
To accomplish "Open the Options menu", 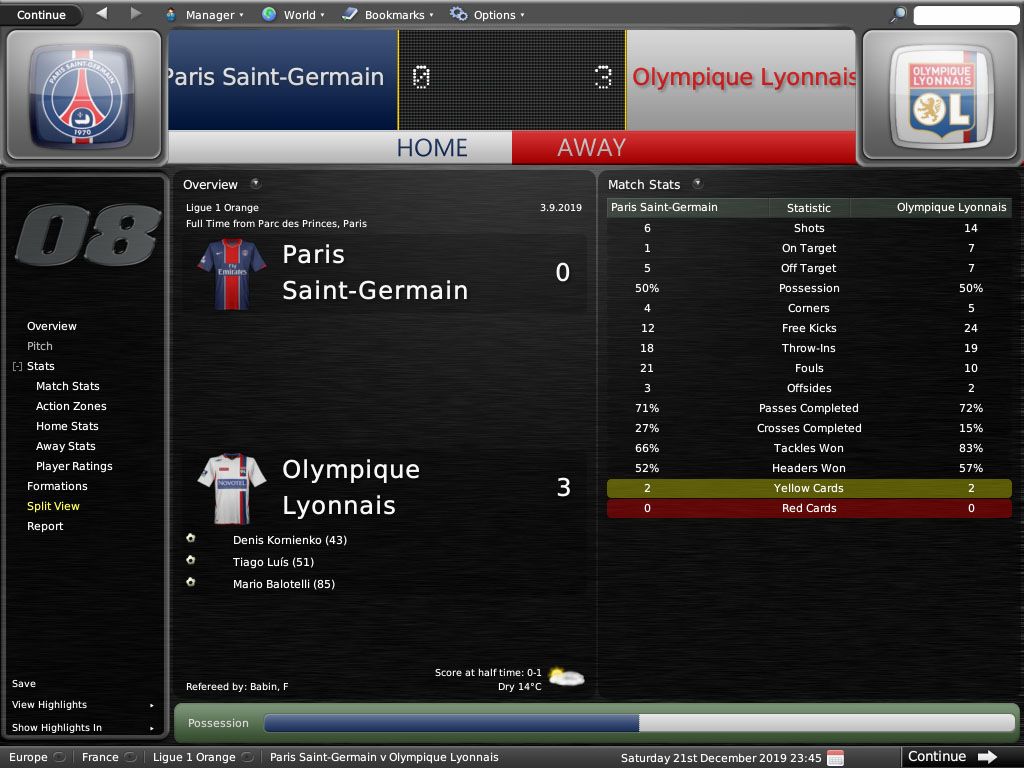I will click(x=487, y=15).
